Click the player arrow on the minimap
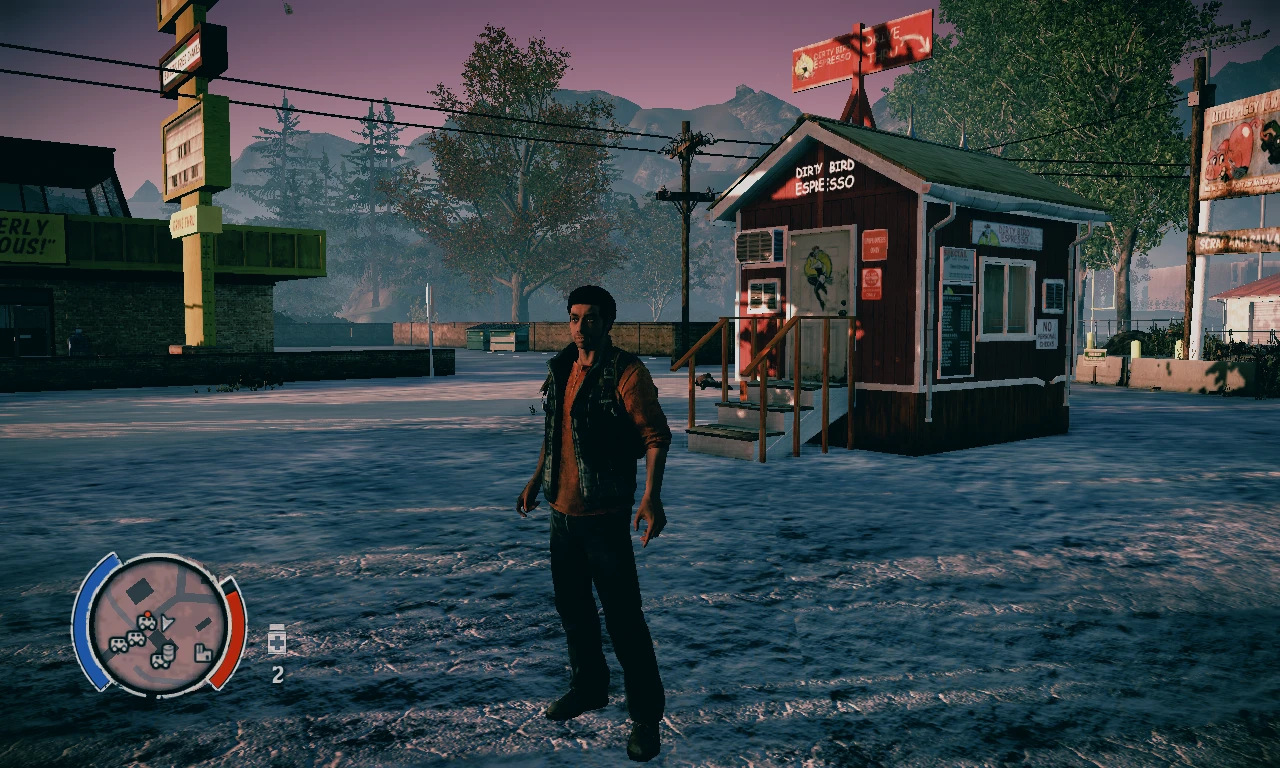 (x=167, y=623)
